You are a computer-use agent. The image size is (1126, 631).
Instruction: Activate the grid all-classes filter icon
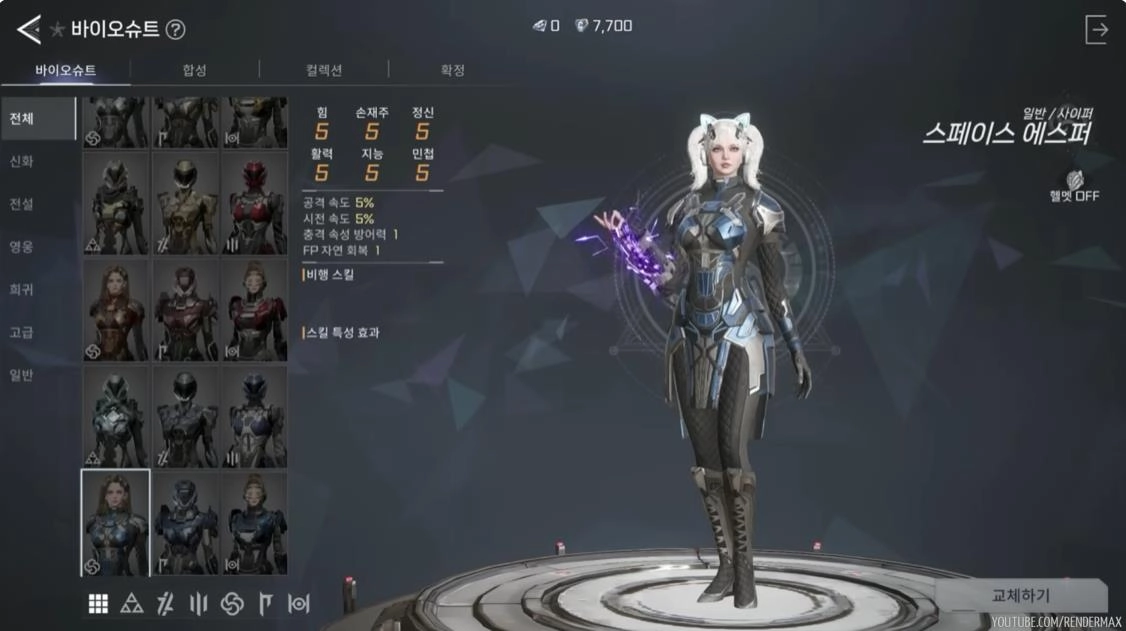[98, 603]
